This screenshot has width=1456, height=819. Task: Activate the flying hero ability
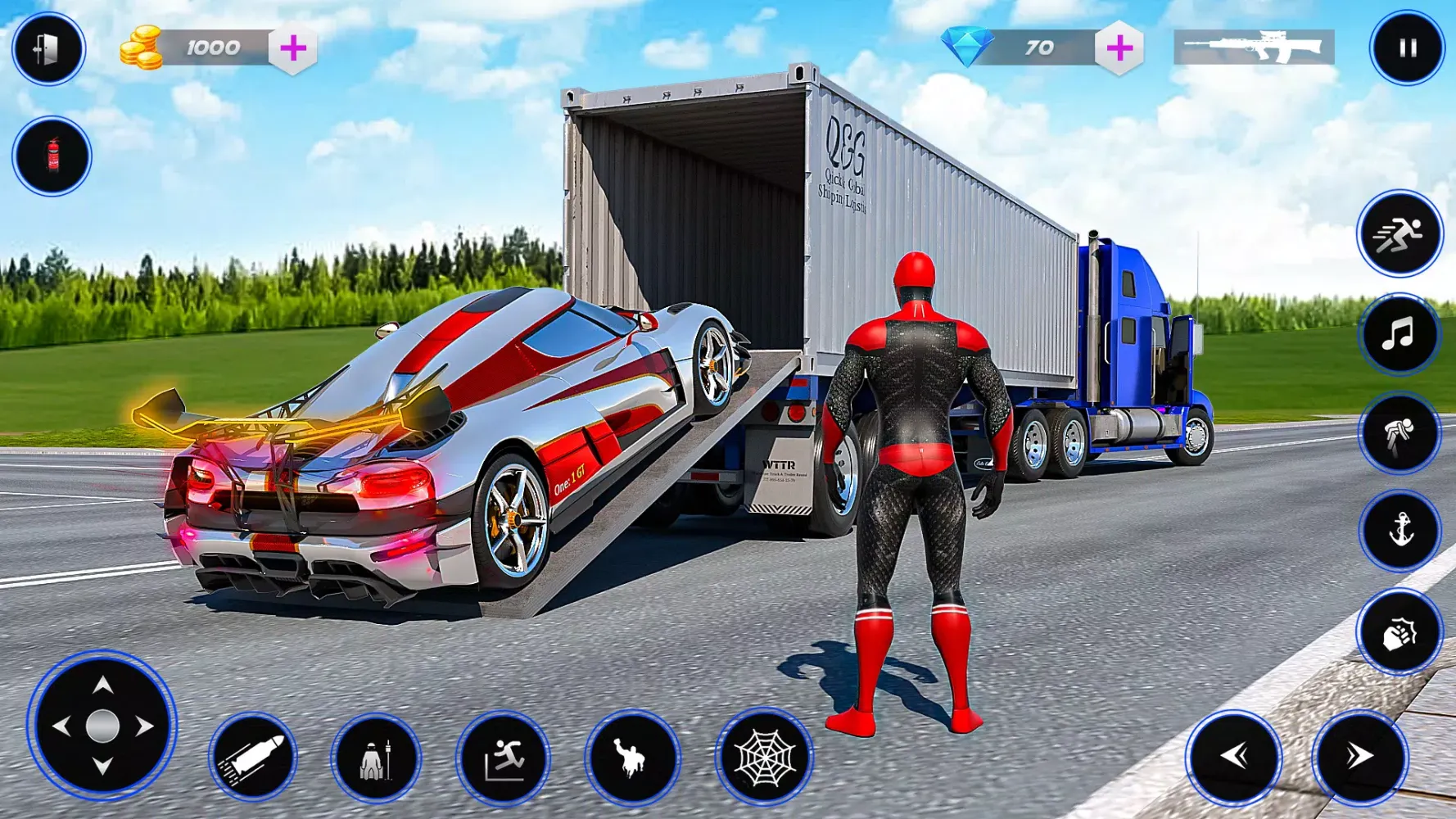click(x=632, y=758)
